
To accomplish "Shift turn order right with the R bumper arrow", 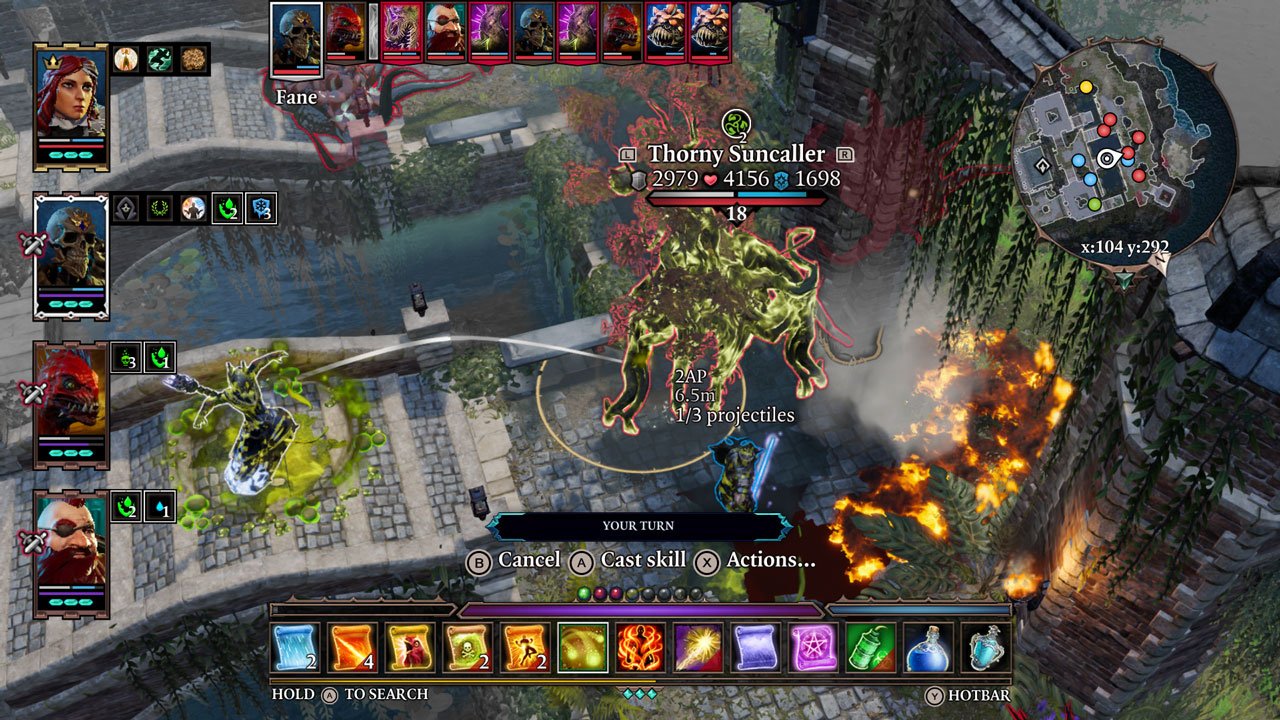I will 847,155.
